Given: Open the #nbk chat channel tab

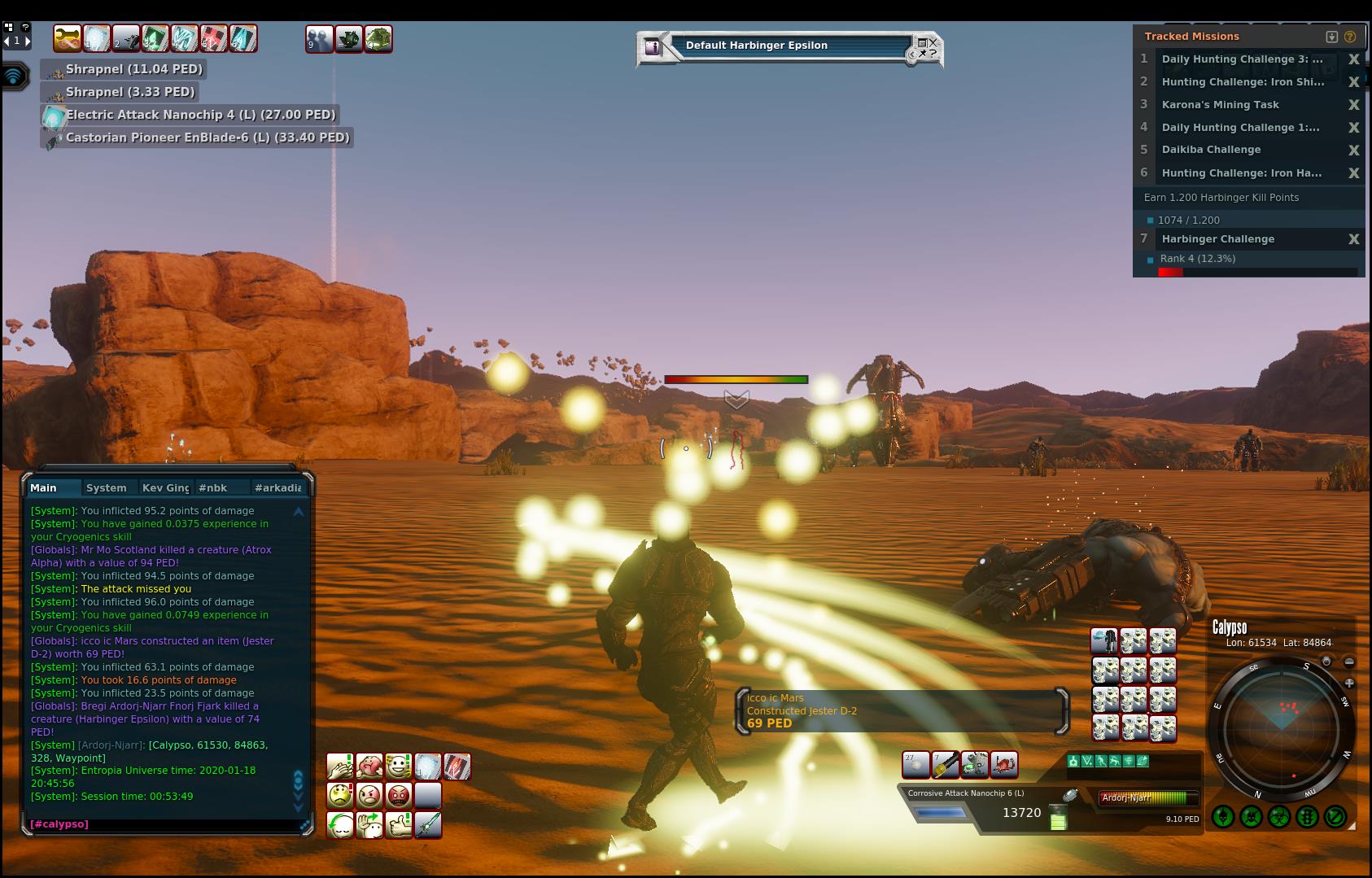Looking at the screenshot, I should [x=213, y=488].
